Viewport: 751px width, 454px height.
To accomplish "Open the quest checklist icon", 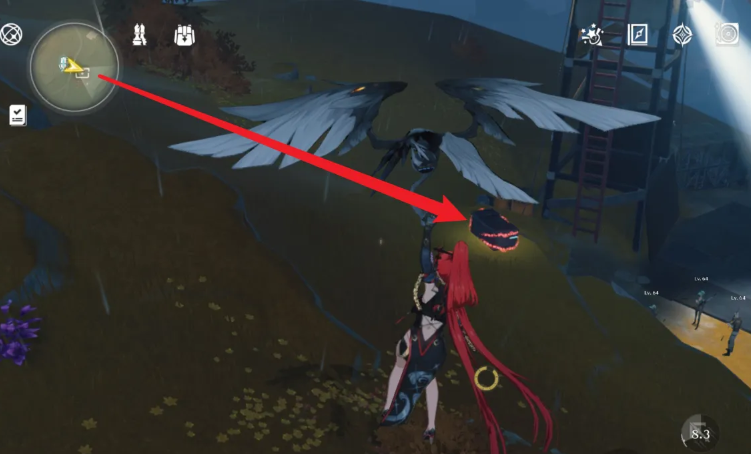I will (x=18, y=115).
